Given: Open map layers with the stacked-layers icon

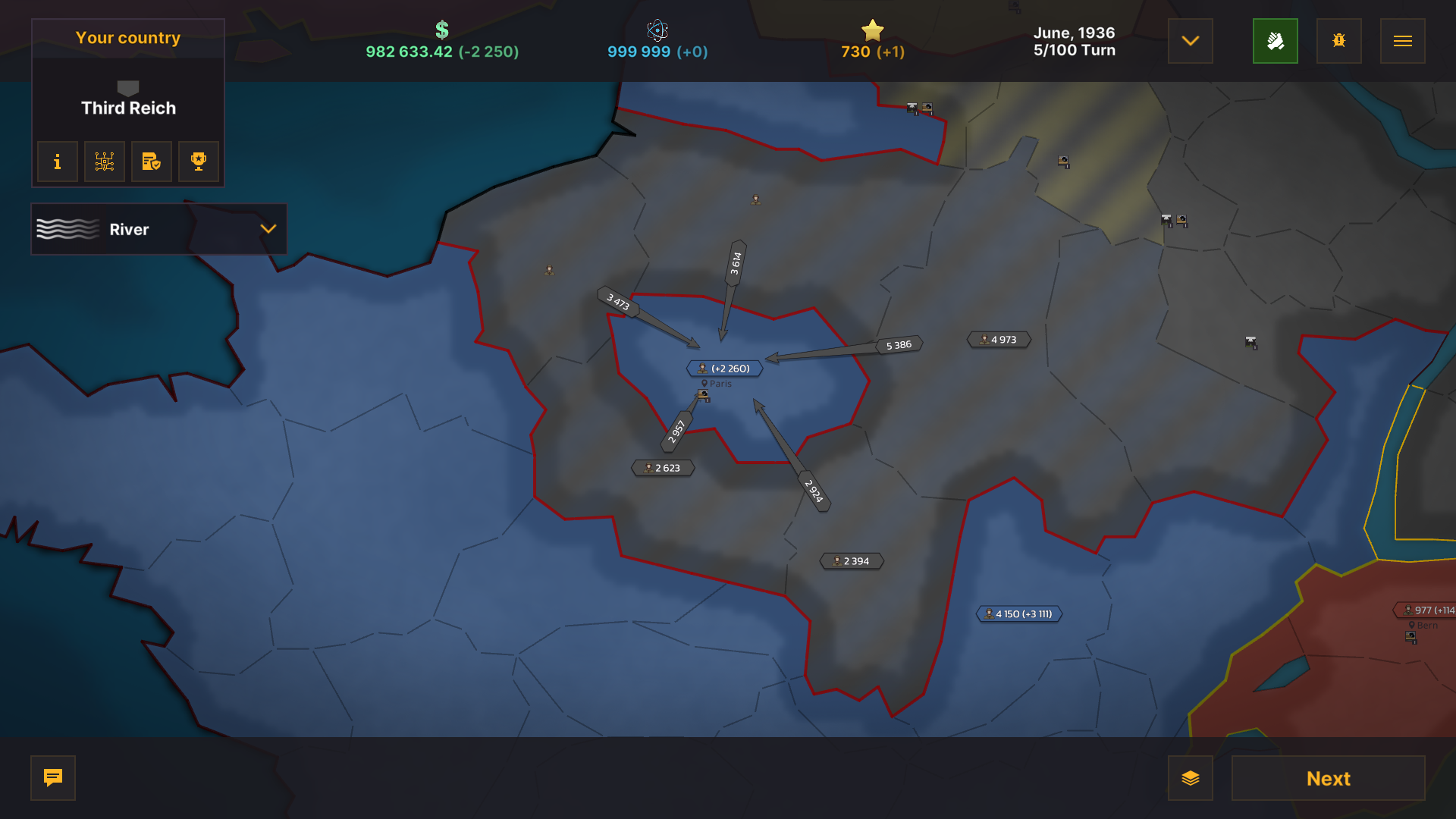Looking at the screenshot, I should pyautogui.click(x=1191, y=778).
